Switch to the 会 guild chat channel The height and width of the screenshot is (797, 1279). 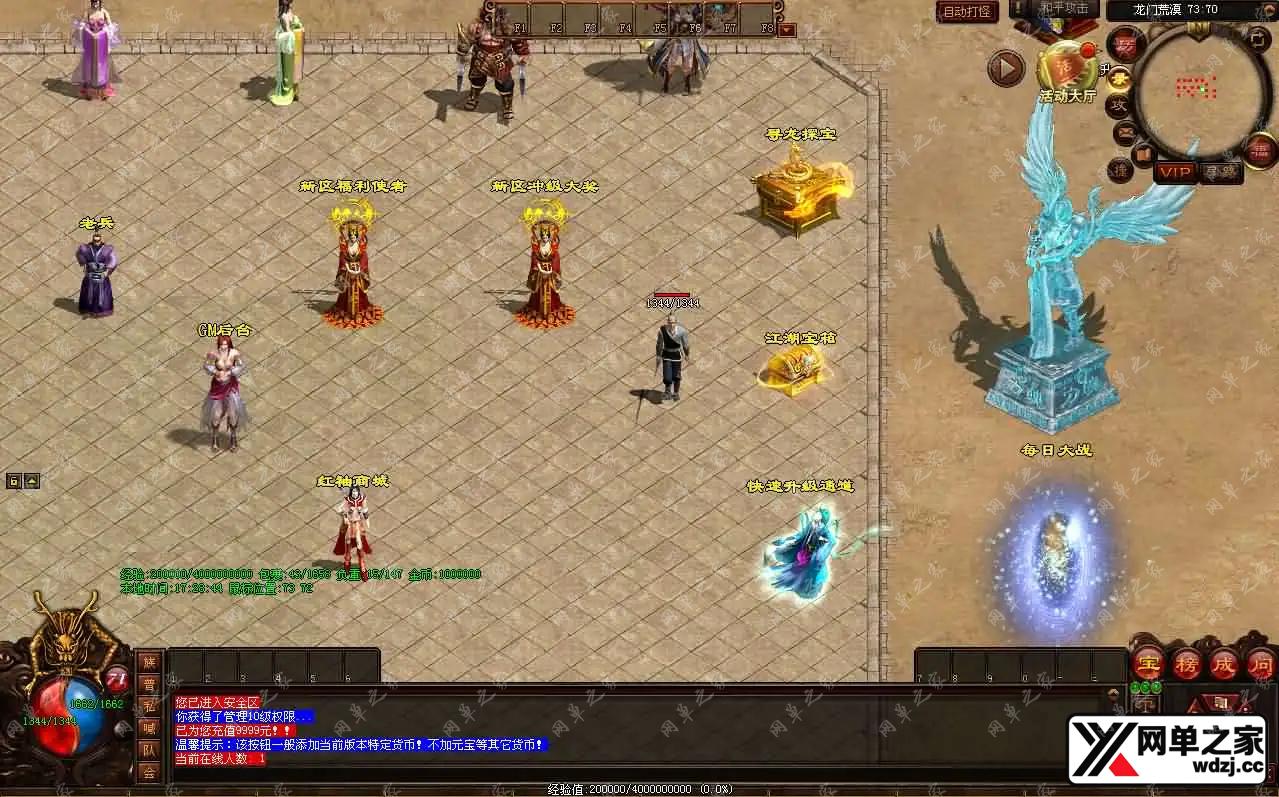(149, 771)
